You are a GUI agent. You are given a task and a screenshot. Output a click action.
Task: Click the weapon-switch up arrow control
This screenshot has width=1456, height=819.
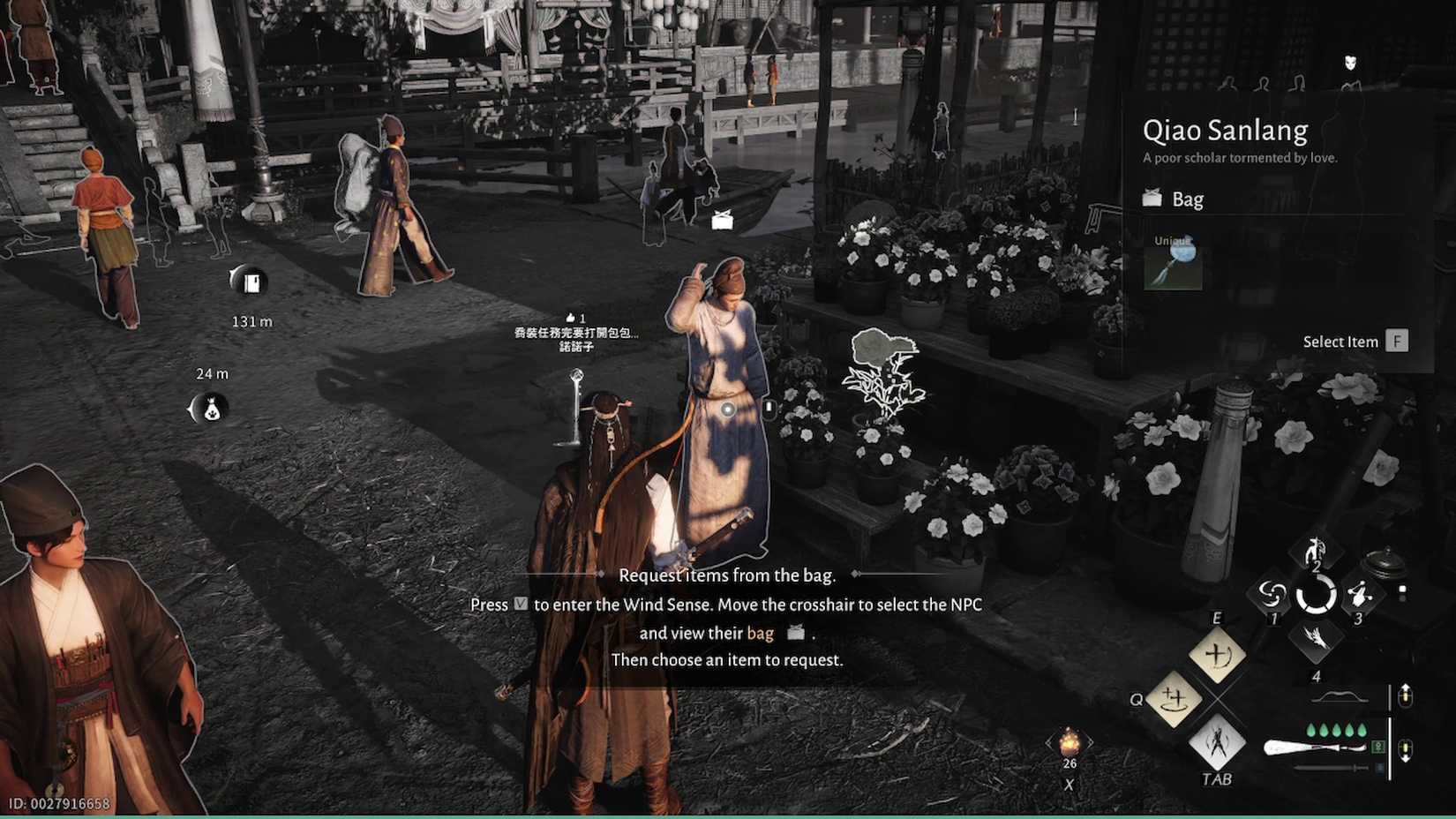pyautogui.click(x=1406, y=695)
